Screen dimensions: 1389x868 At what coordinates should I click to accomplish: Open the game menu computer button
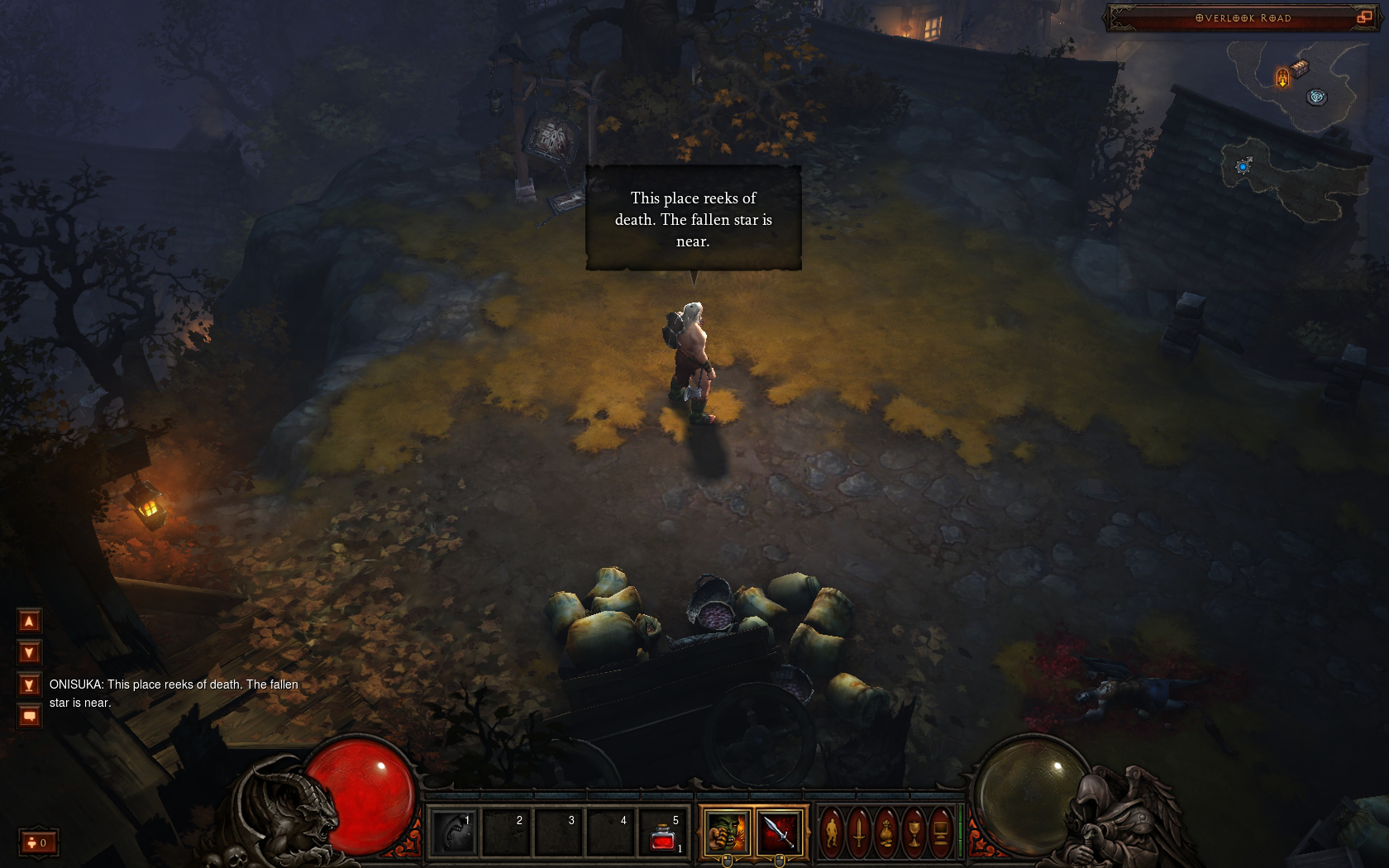(941, 832)
